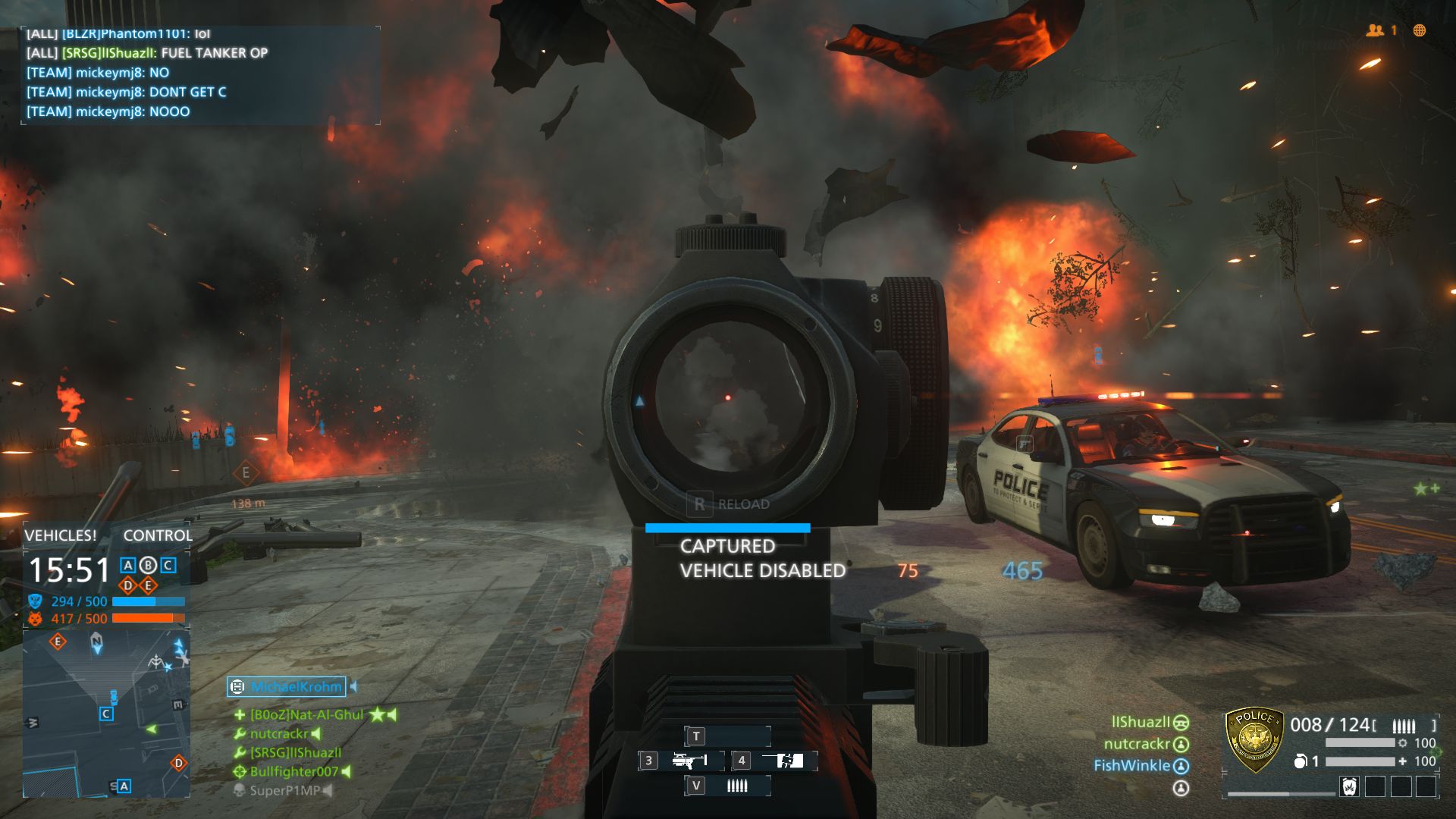Click the gold police badge icon
Screen dimensions: 1456x819
tap(1254, 739)
